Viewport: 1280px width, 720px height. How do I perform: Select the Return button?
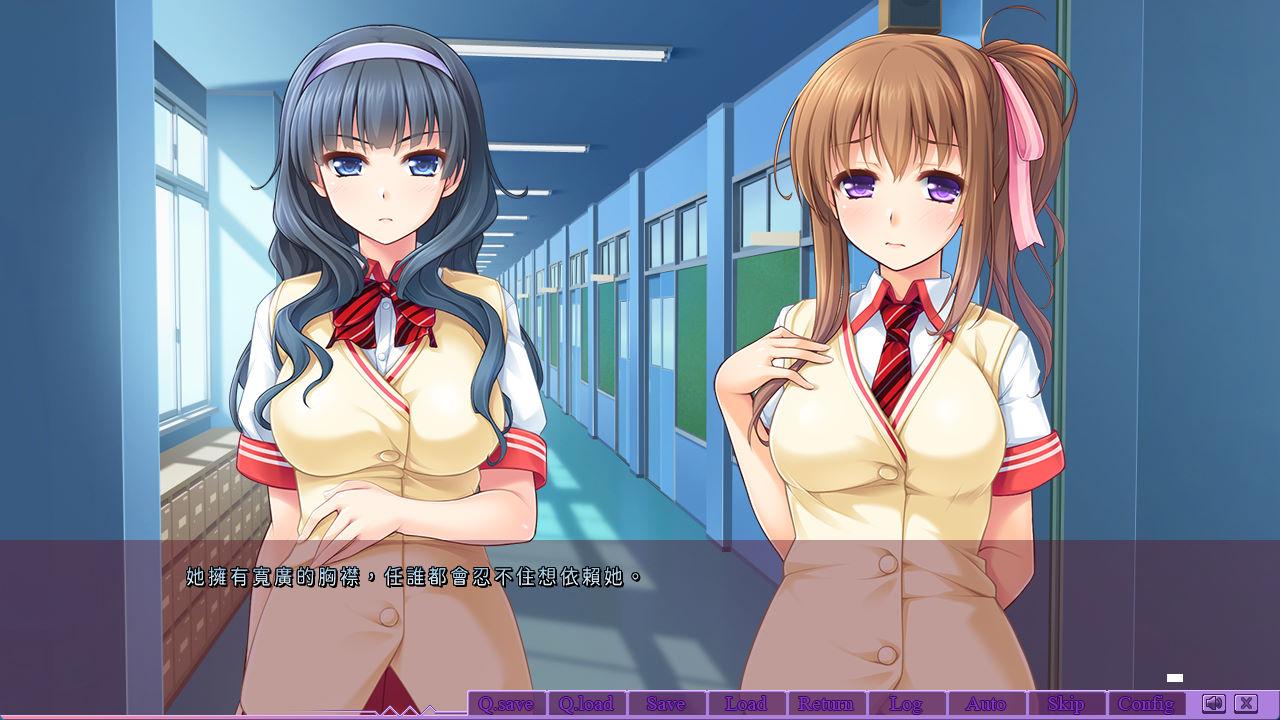pyautogui.click(x=826, y=704)
